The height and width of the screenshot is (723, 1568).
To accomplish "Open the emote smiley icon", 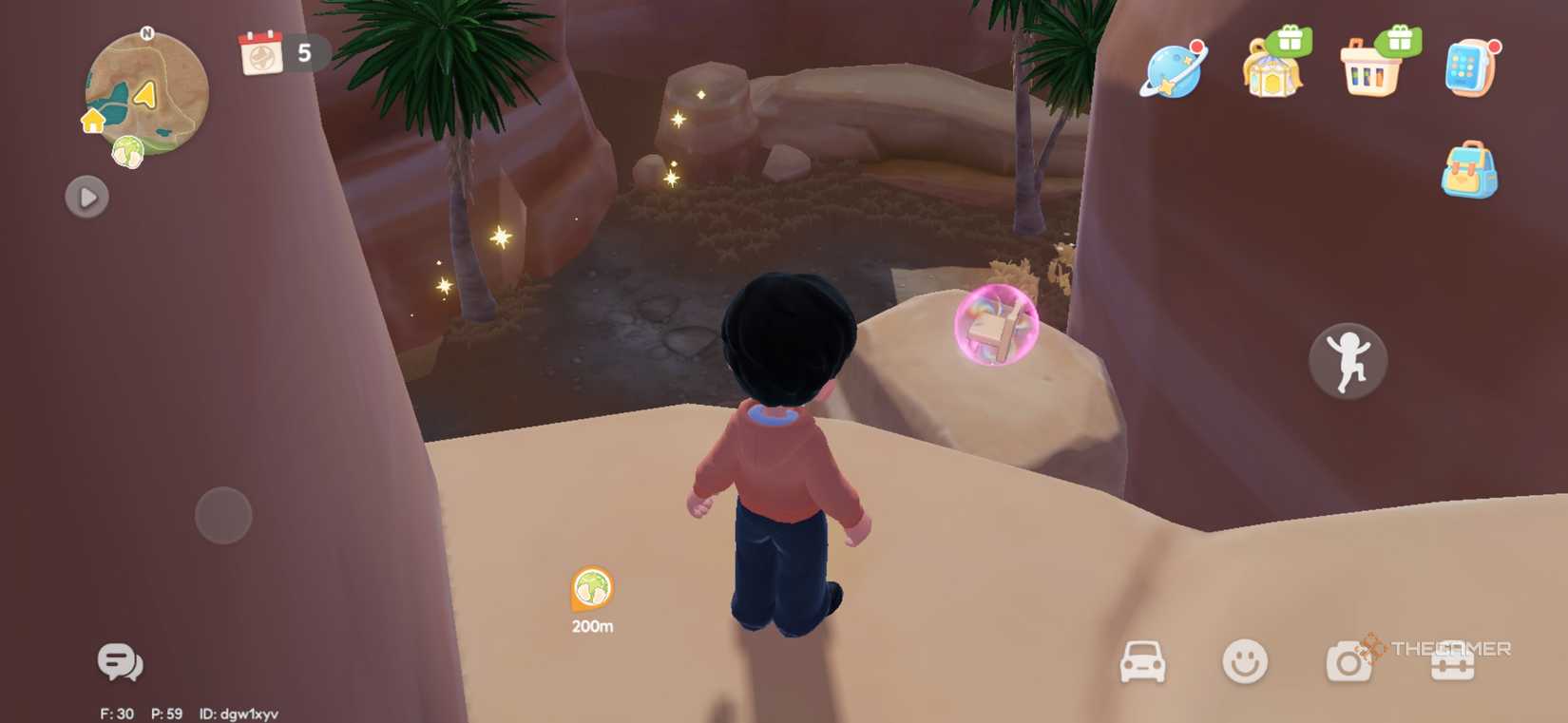I will click(1246, 658).
